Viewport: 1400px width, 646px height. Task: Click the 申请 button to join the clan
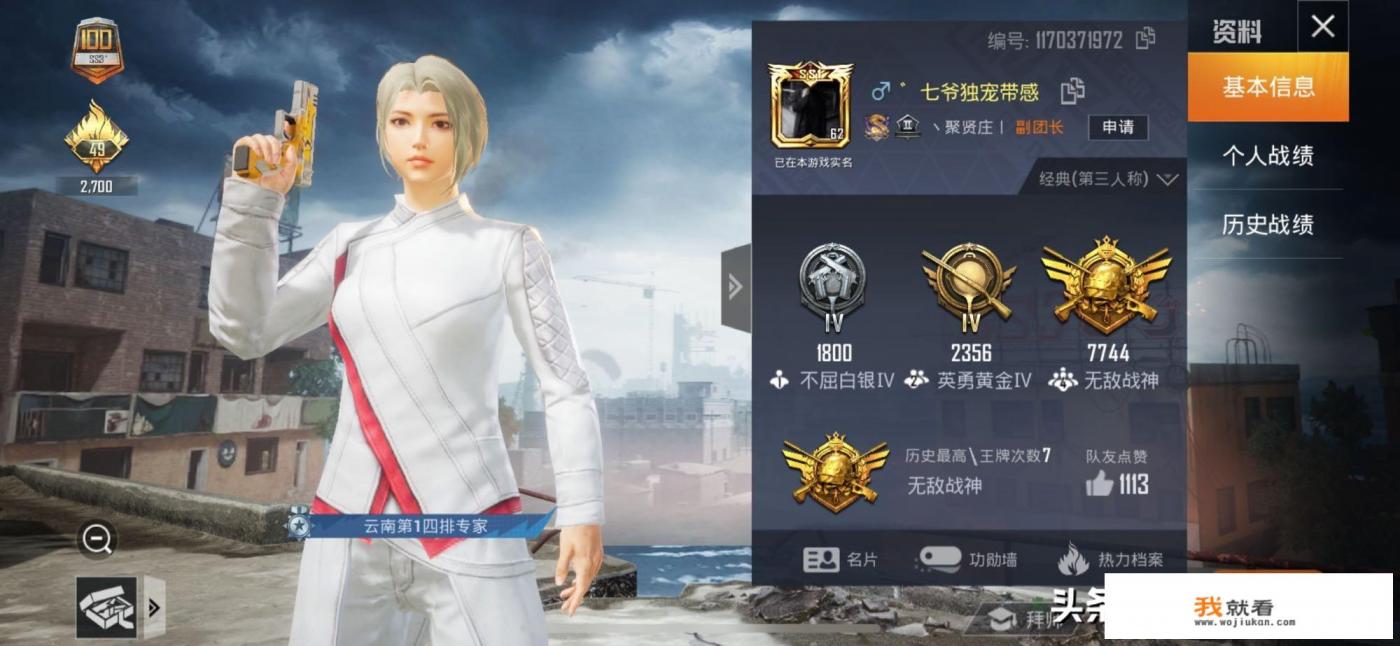[x=1117, y=127]
